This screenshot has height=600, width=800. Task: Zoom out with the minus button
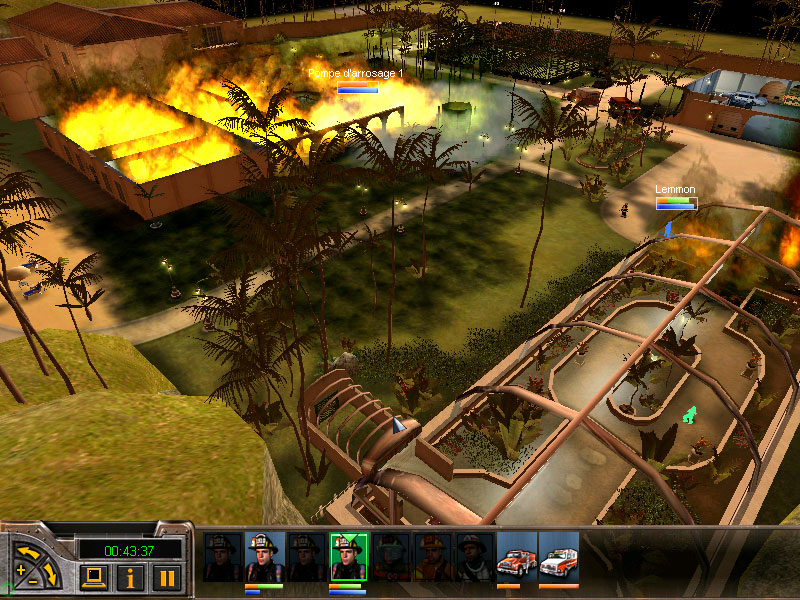(x=35, y=581)
